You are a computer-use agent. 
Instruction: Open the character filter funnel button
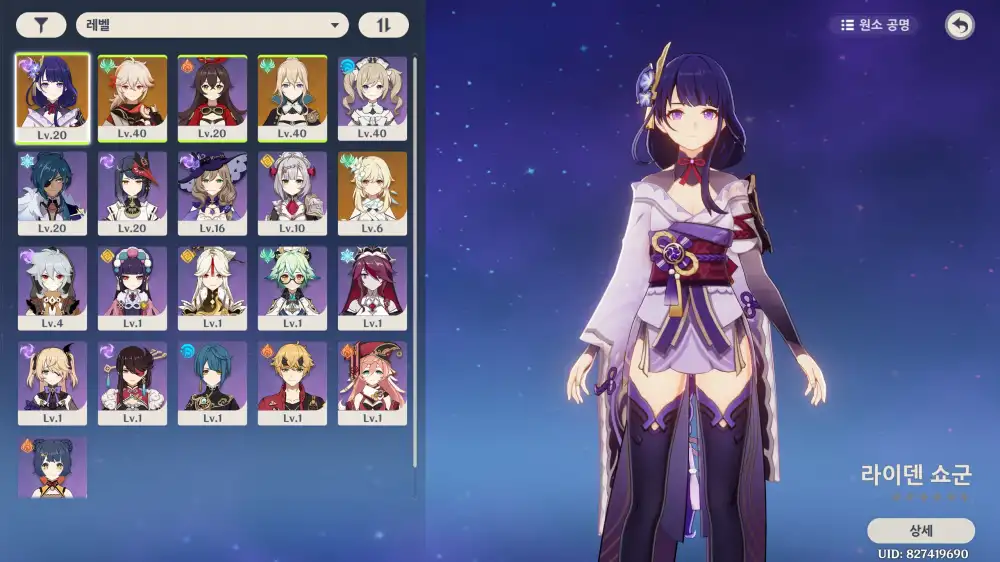pos(41,26)
